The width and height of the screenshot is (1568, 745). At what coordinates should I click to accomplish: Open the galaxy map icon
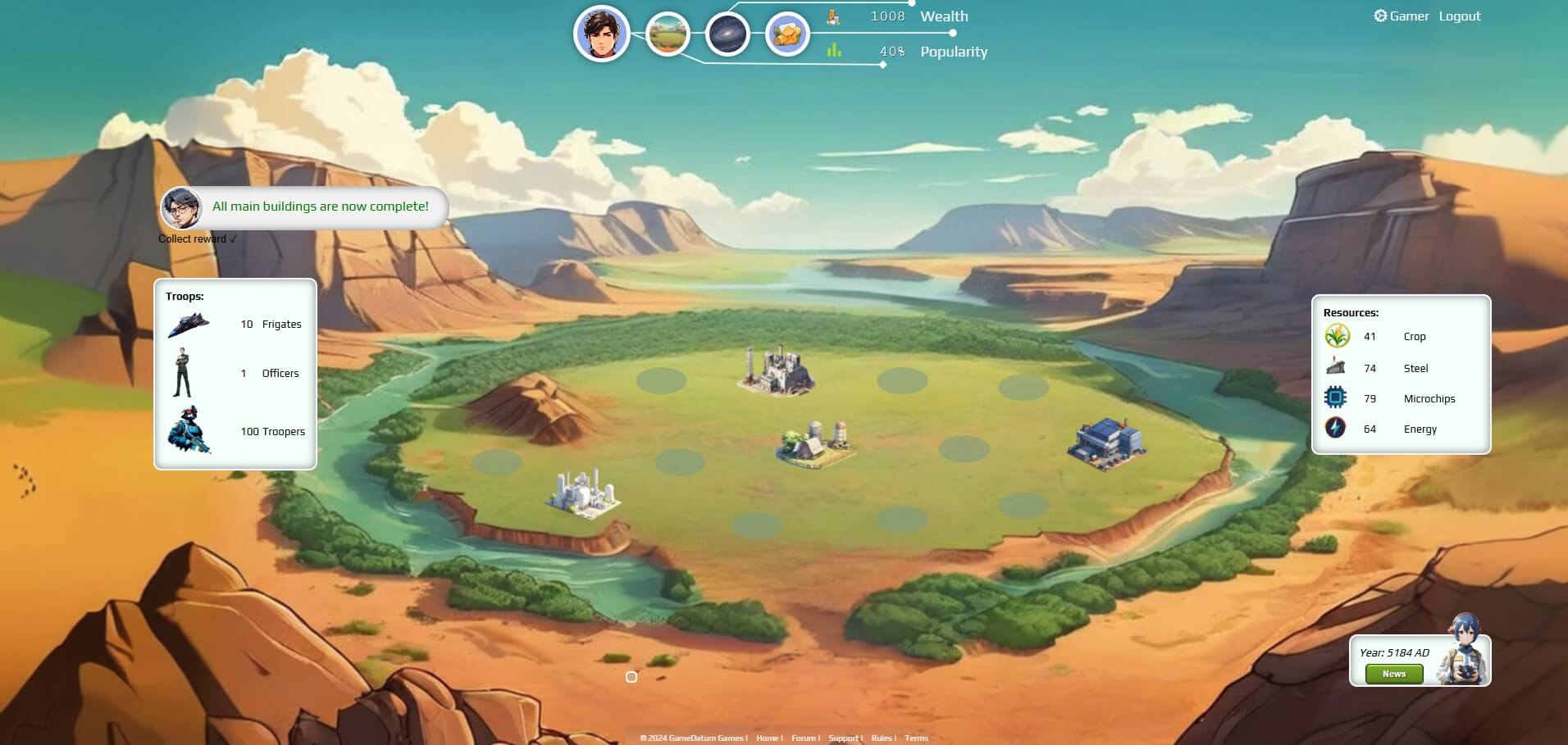(x=727, y=34)
